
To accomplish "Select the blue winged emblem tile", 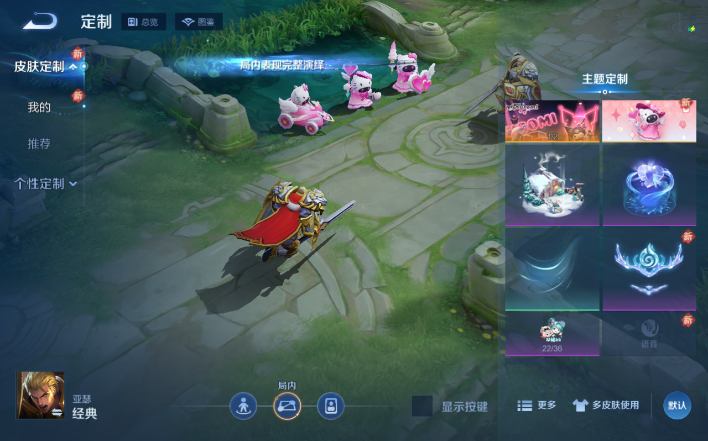I will pos(648,269).
